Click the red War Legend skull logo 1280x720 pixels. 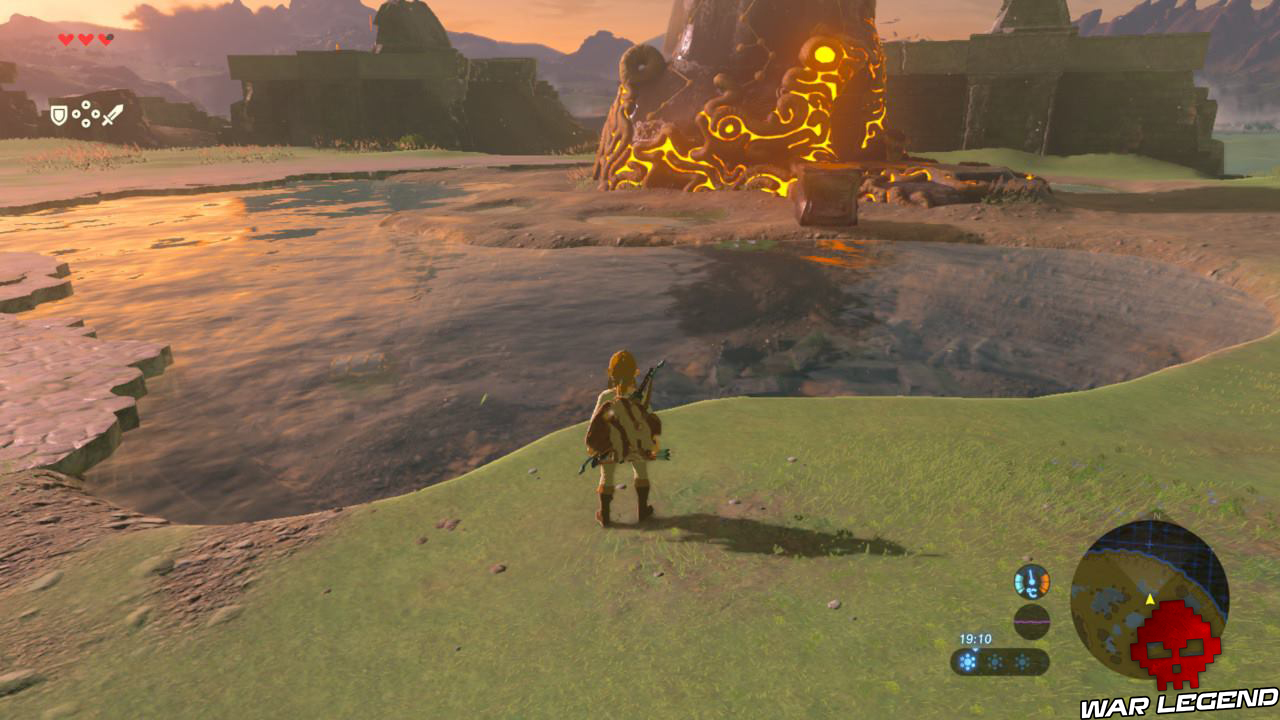1174,645
